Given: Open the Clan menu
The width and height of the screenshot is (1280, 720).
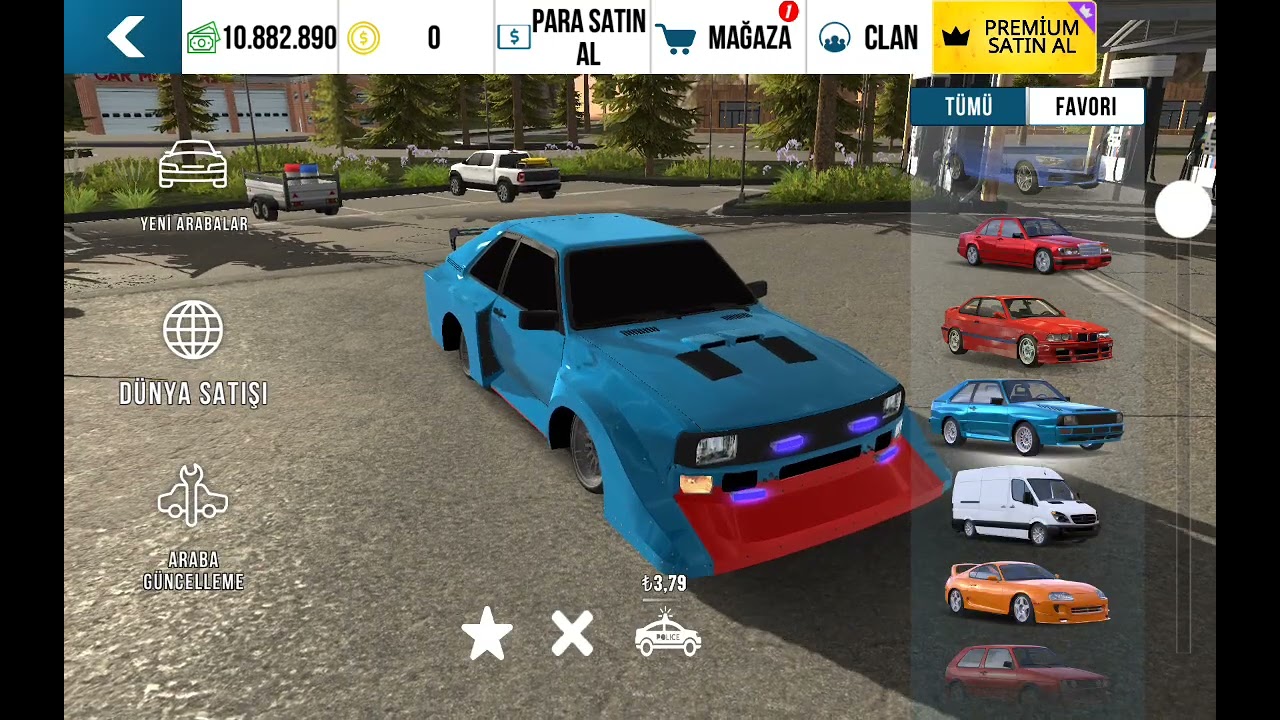Looking at the screenshot, I should click(868, 38).
